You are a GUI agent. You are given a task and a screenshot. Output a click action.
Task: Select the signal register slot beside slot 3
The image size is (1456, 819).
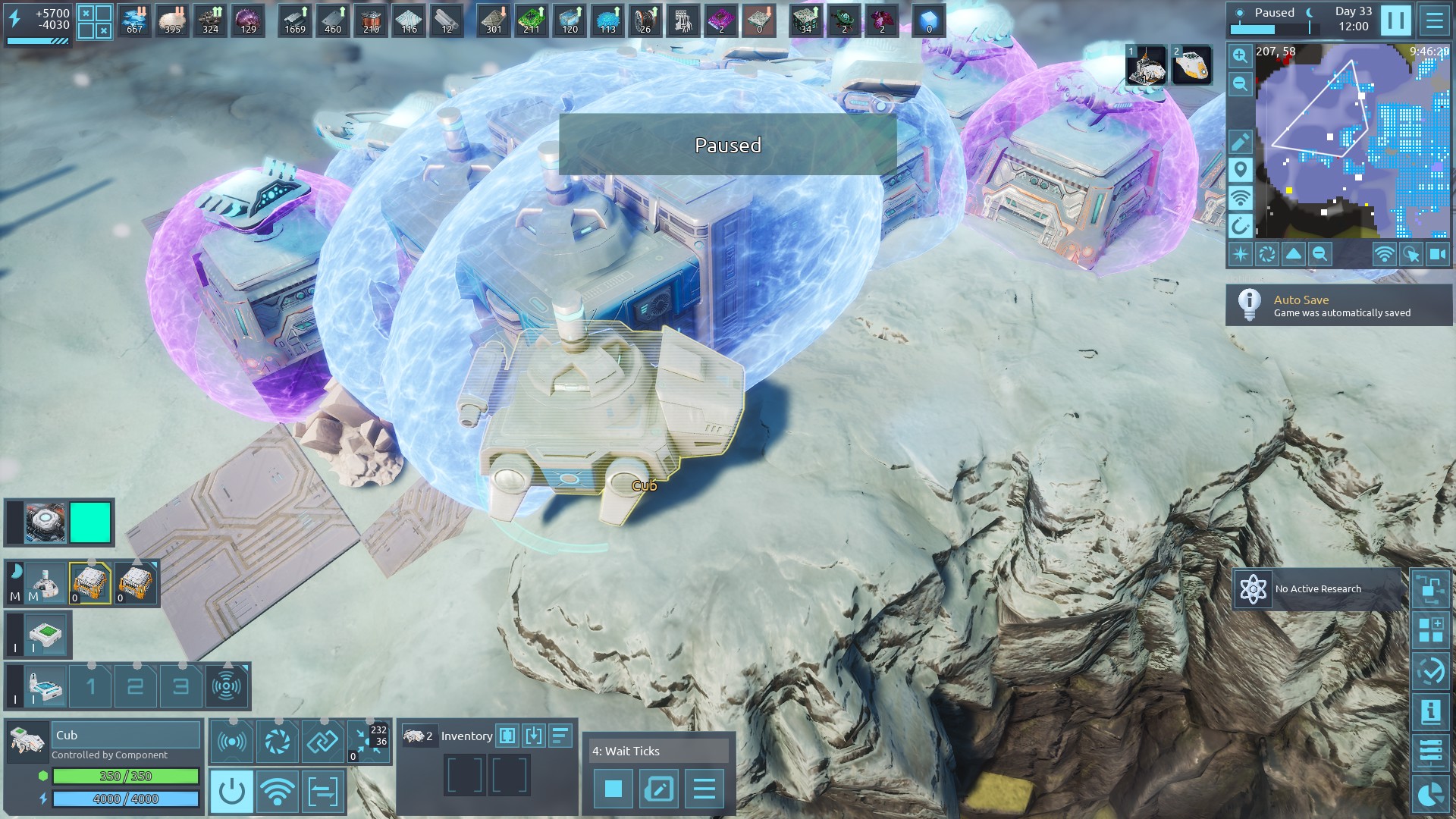tap(227, 687)
